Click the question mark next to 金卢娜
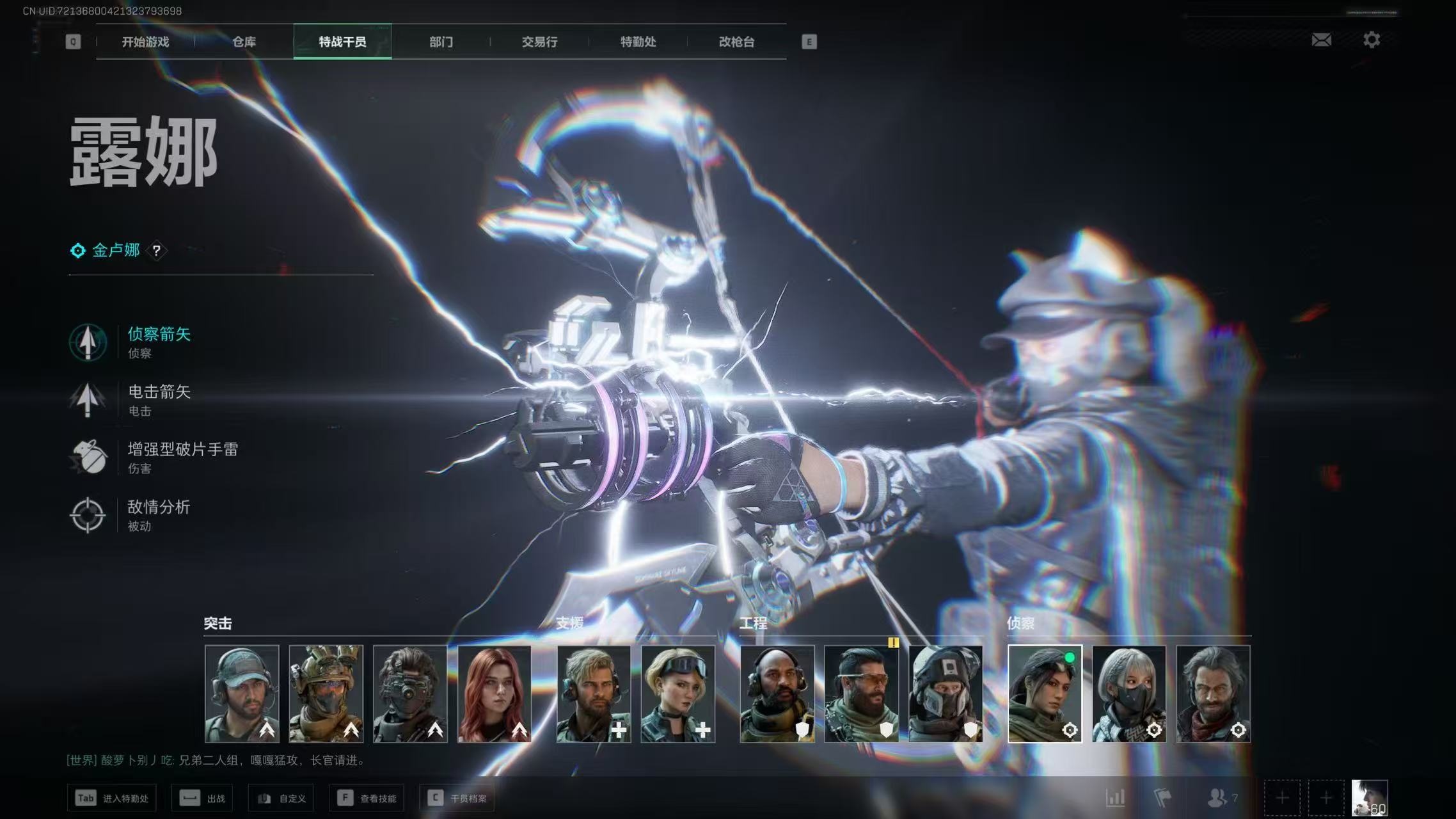The width and height of the screenshot is (1456, 819). (x=157, y=251)
